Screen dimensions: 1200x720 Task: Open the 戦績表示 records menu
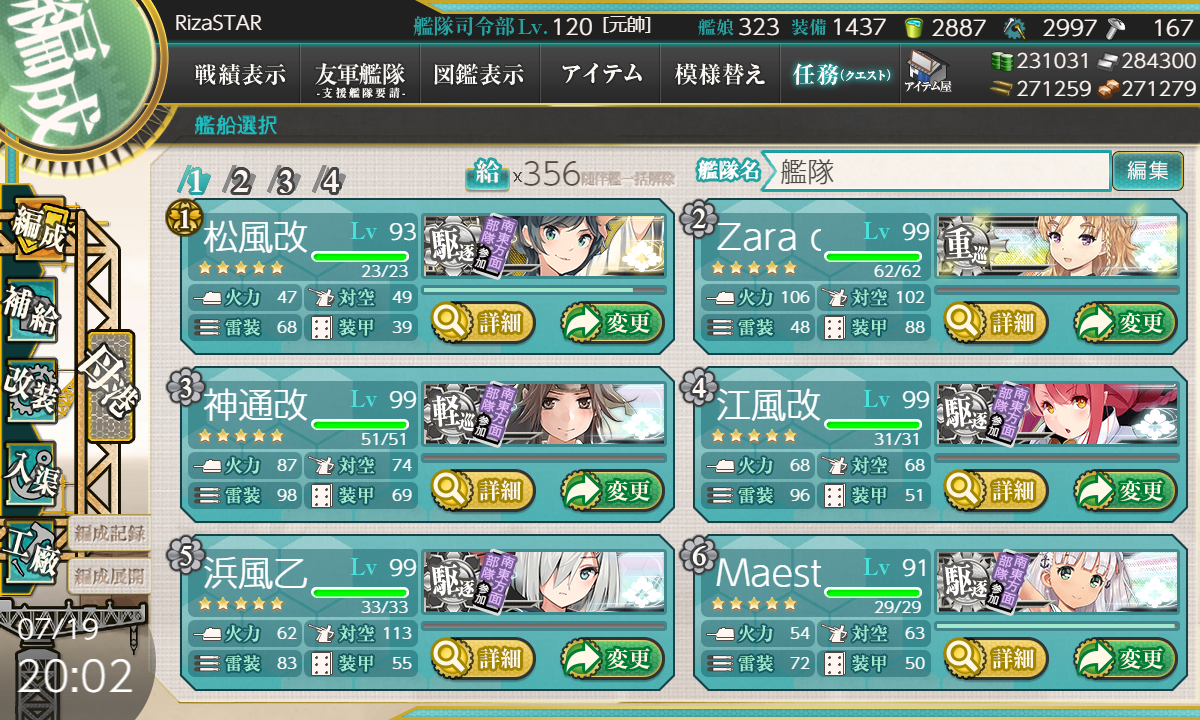(x=240, y=74)
